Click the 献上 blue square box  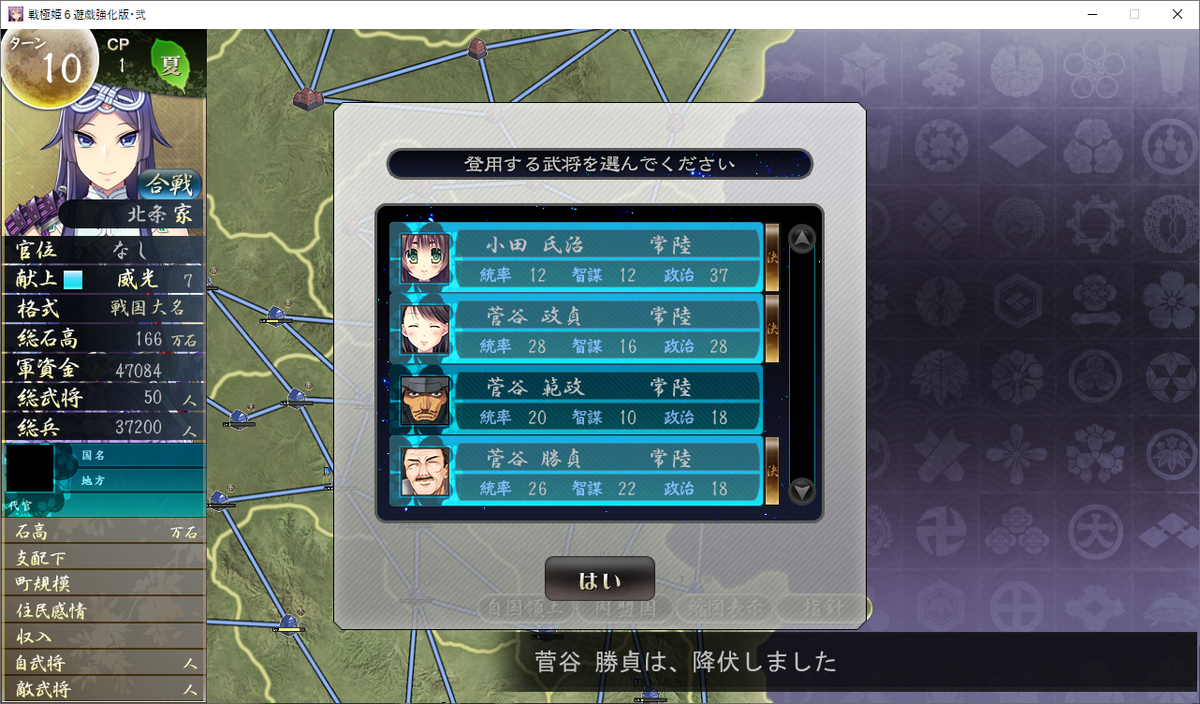(74, 281)
